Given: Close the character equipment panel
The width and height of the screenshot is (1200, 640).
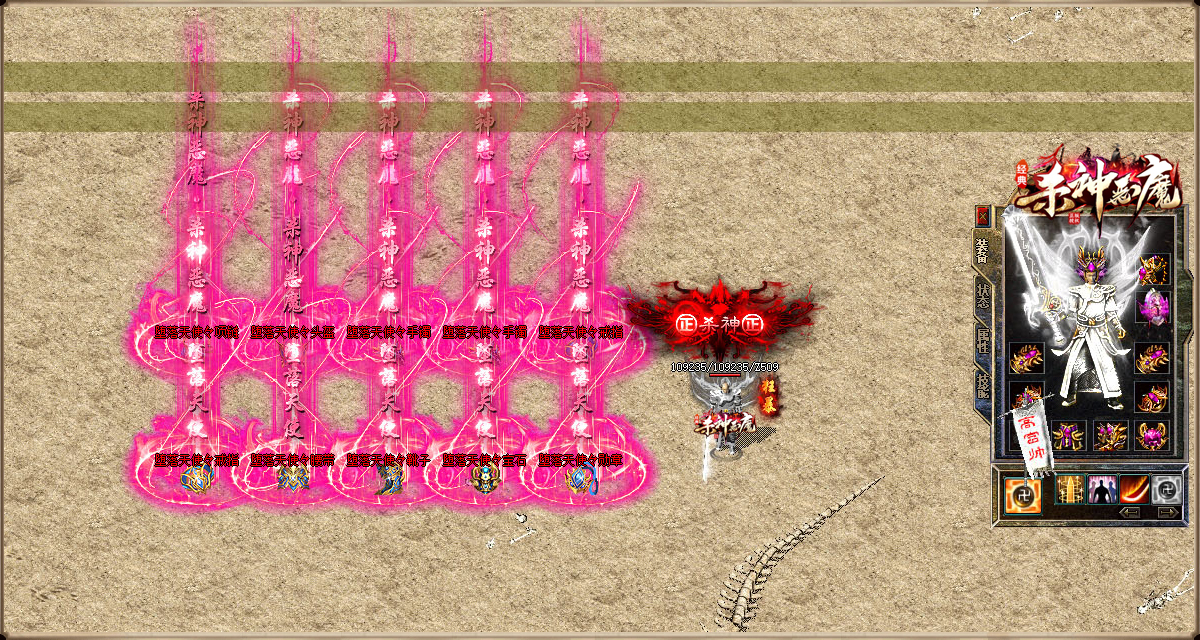Looking at the screenshot, I should pyautogui.click(x=983, y=215).
